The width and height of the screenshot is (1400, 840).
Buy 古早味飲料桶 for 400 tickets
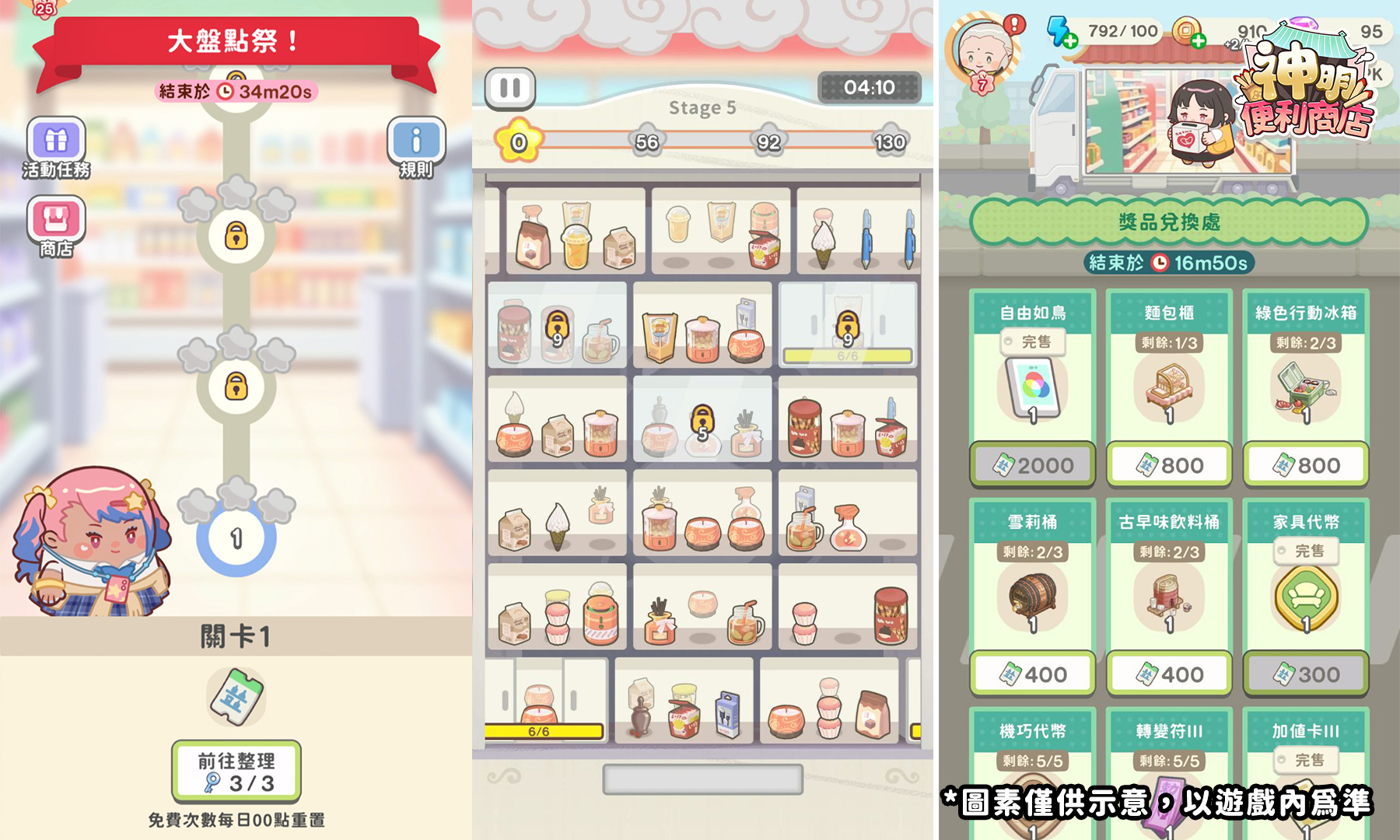coord(1169,674)
